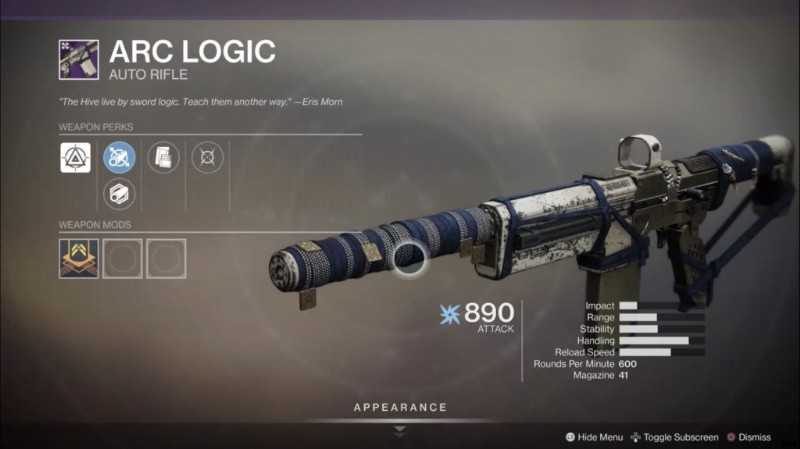Expand the Appearance section
Screen dimensions: 800x449
click(399, 408)
